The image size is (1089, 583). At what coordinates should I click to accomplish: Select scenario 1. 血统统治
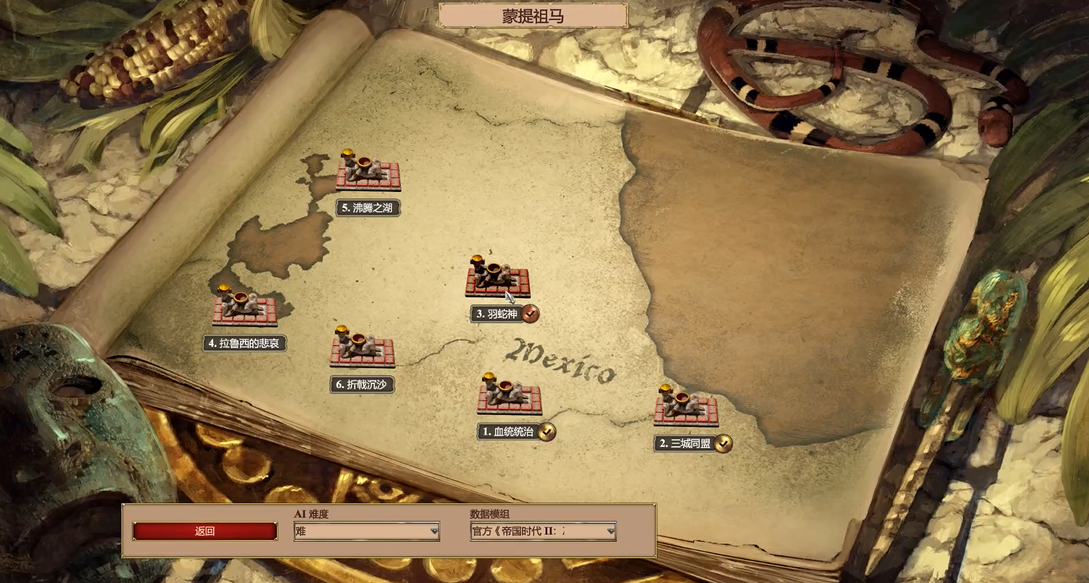[509, 395]
